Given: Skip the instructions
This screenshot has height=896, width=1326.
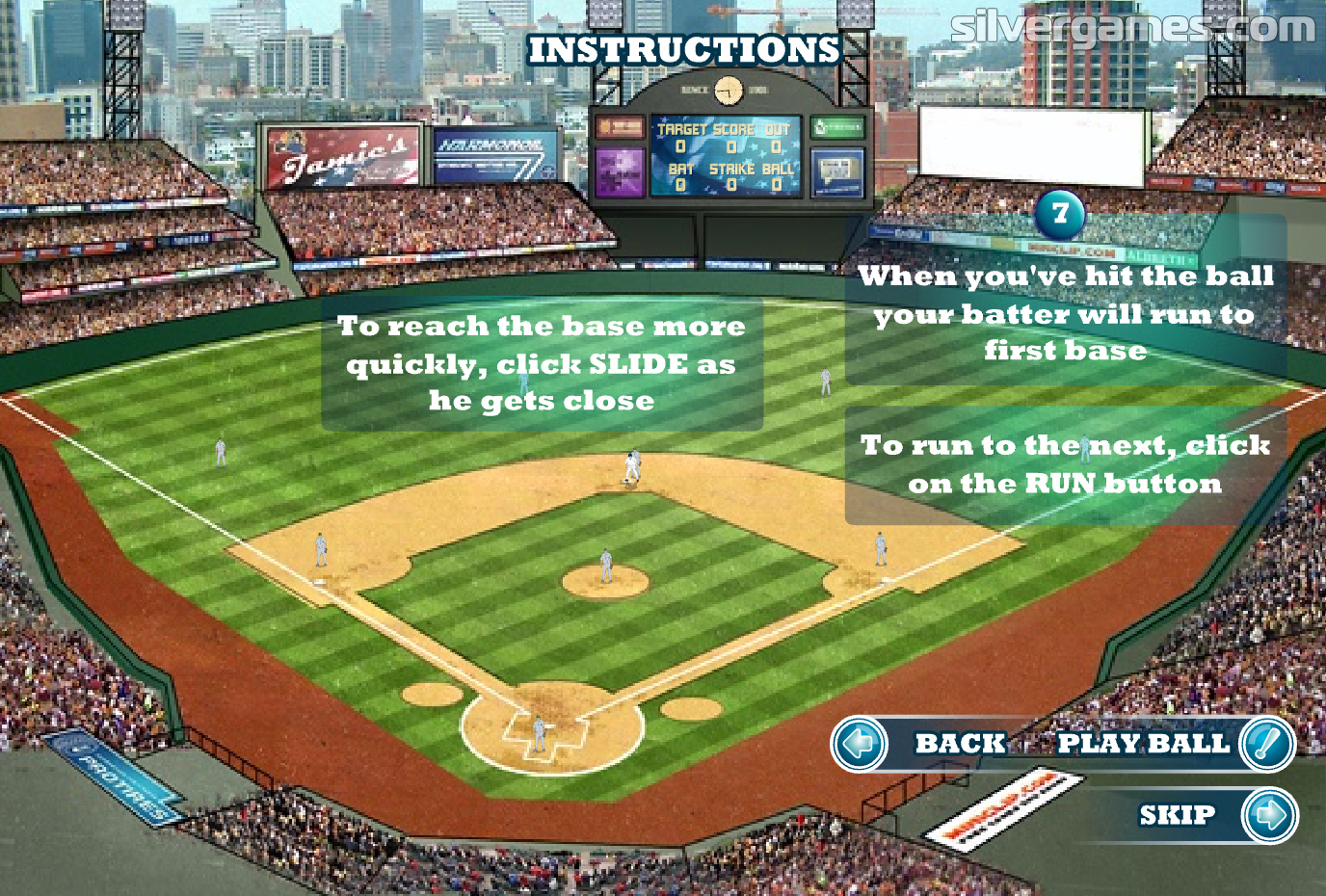Looking at the screenshot, I should 1269,815.
